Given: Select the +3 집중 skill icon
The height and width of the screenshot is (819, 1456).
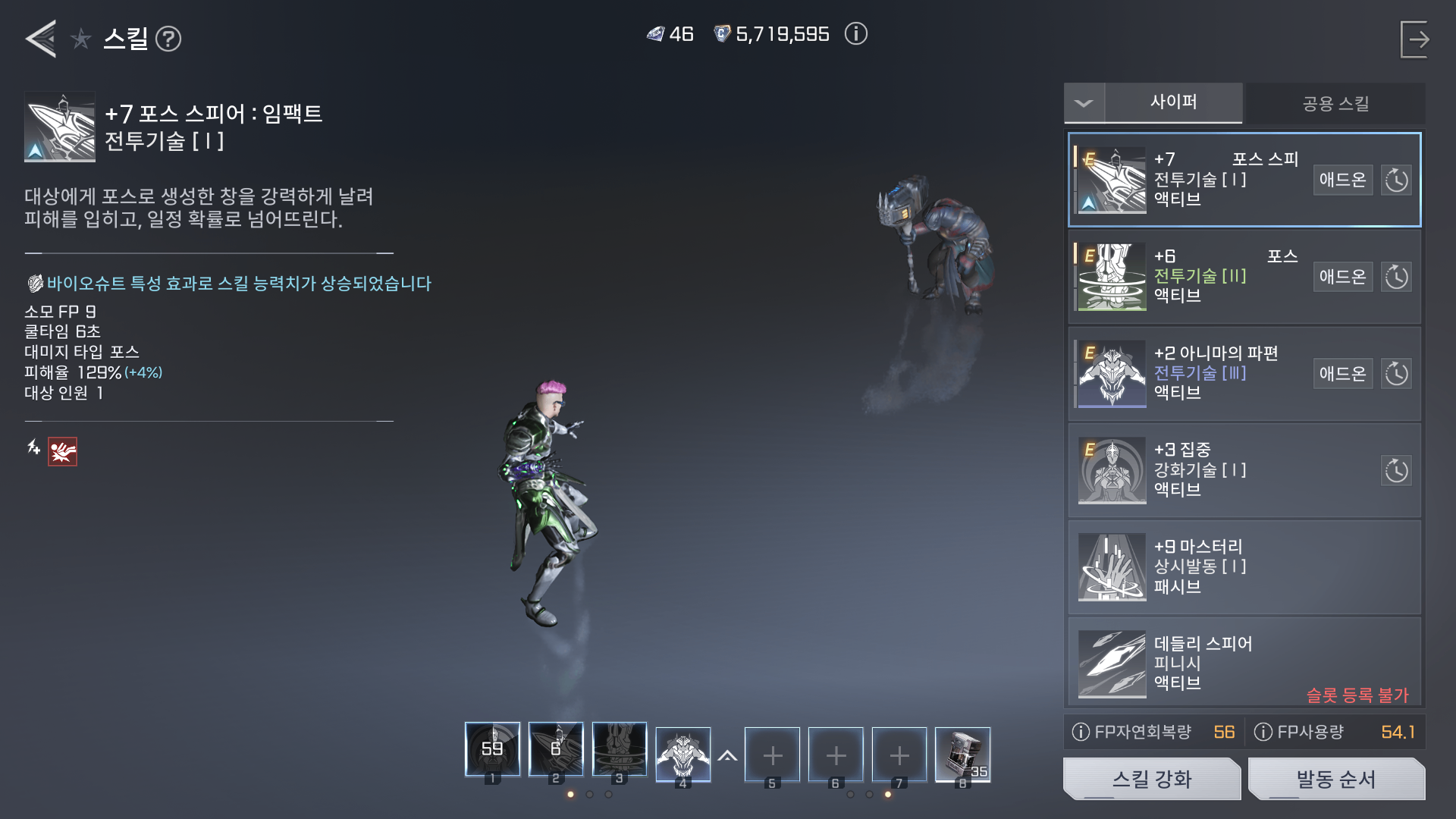Looking at the screenshot, I should click(x=1111, y=470).
